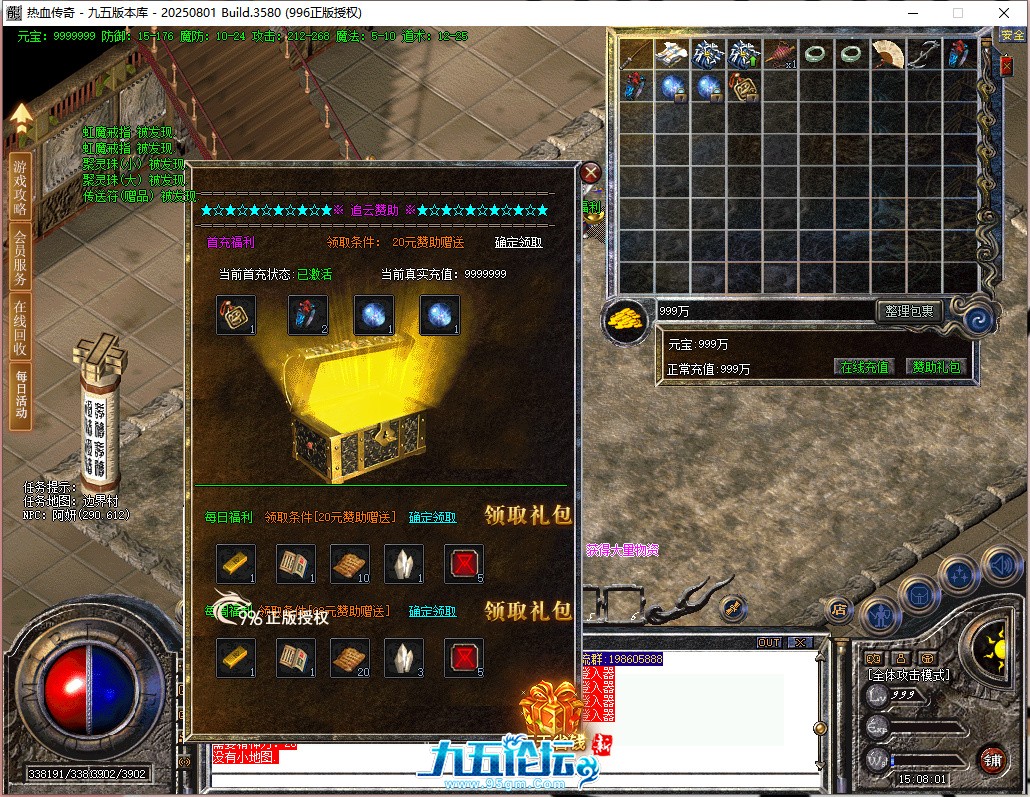The image size is (1030, 797).
Task: Close the 首充福利 reward window
Action: (x=590, y=172)
